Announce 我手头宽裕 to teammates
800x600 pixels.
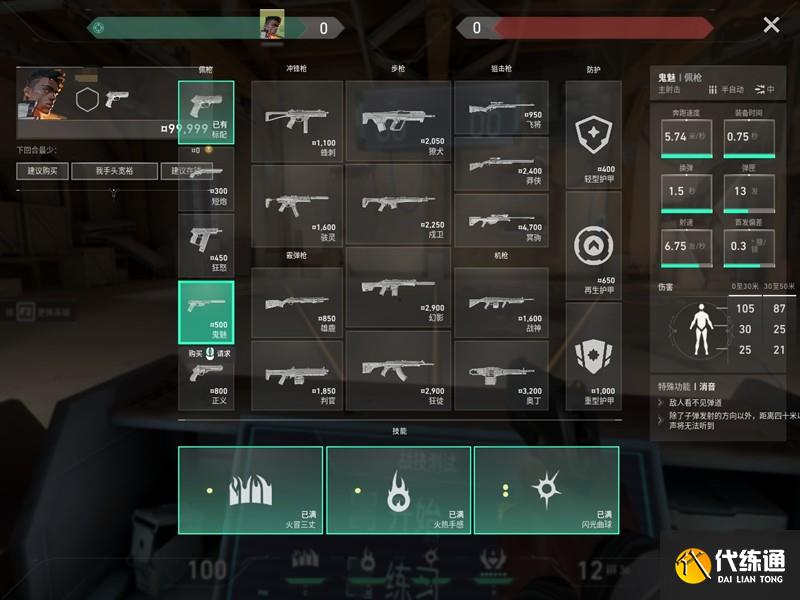pyautogui.click(x=114, y=171)
